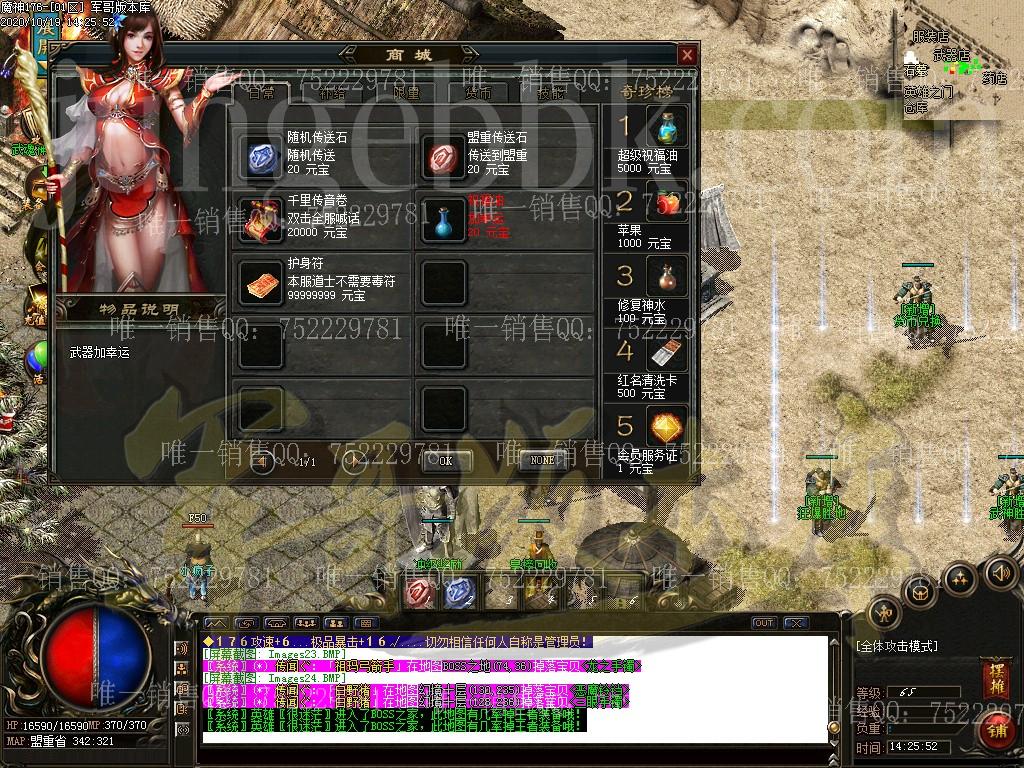The width and height of the screenshot is (1024, 768).
Task: Click the shop NONE button
Action: 542,461
